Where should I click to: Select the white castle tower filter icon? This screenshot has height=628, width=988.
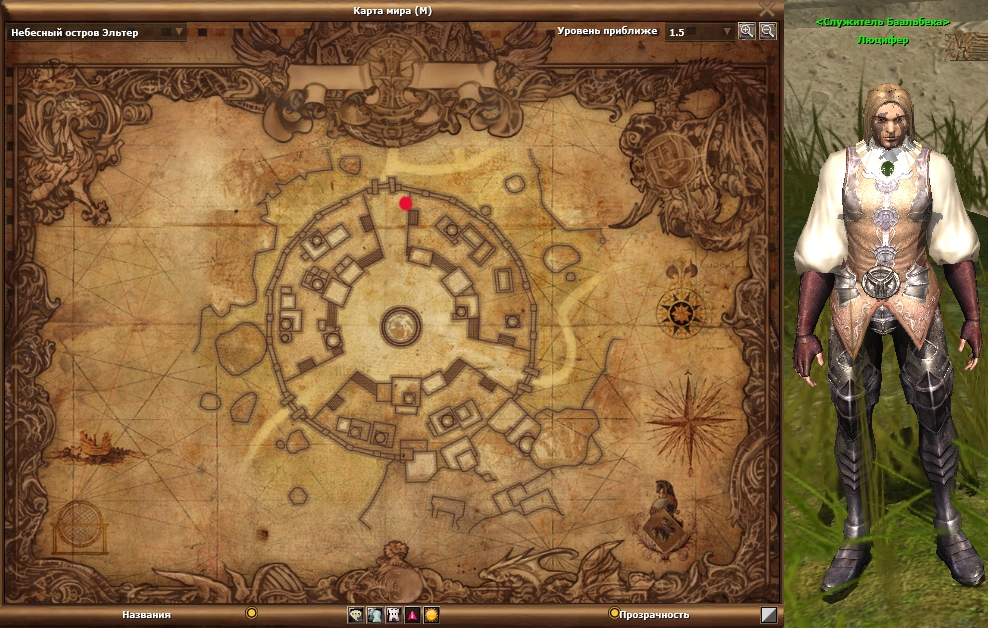tap(393, 615)
